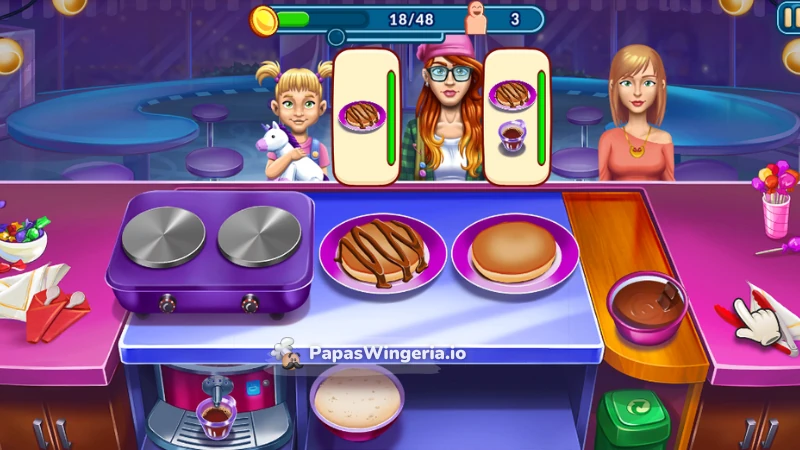This screenshot has height=450, width=800.
Task: Select the plain pancake plate
Action: [514, 255]
